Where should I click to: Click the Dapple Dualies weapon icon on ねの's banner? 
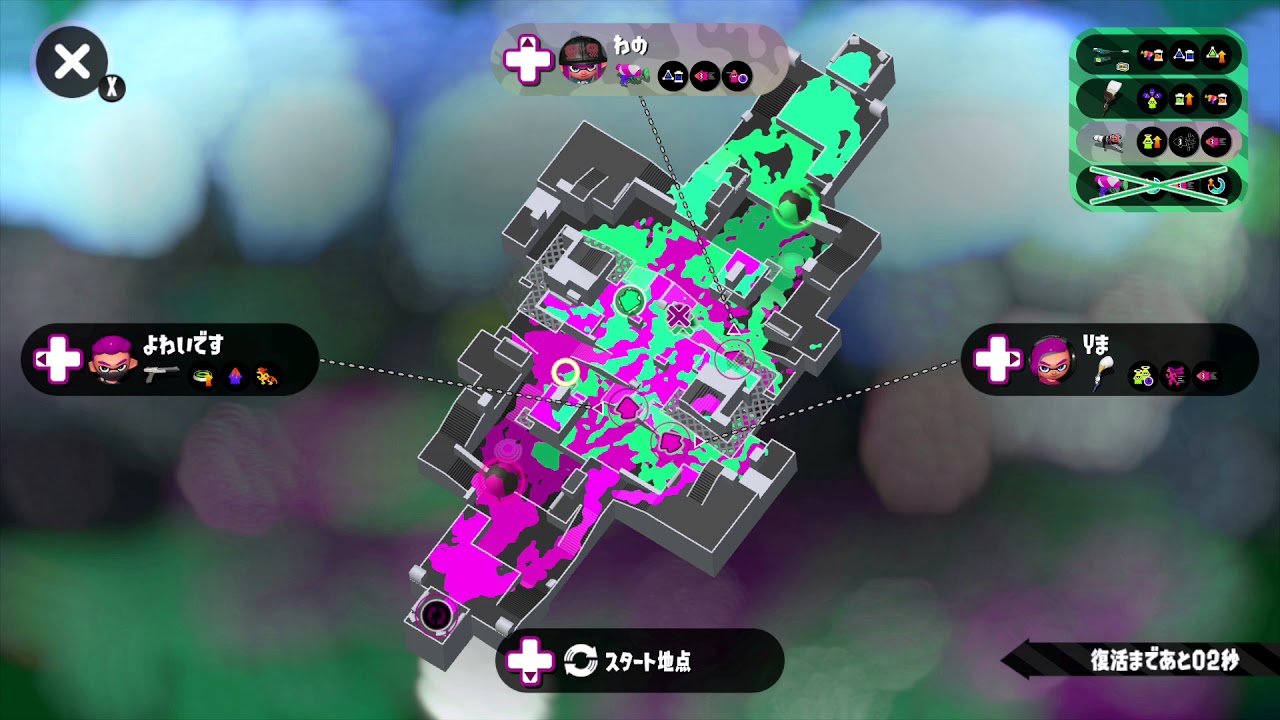(632, 72)
